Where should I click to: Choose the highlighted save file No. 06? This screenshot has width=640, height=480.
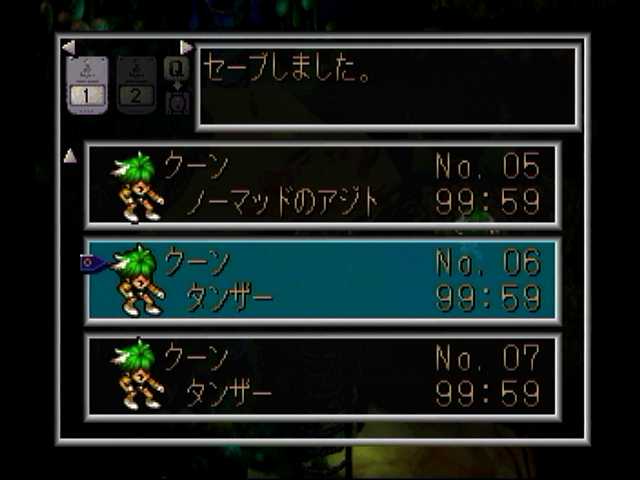pos(322,280)
